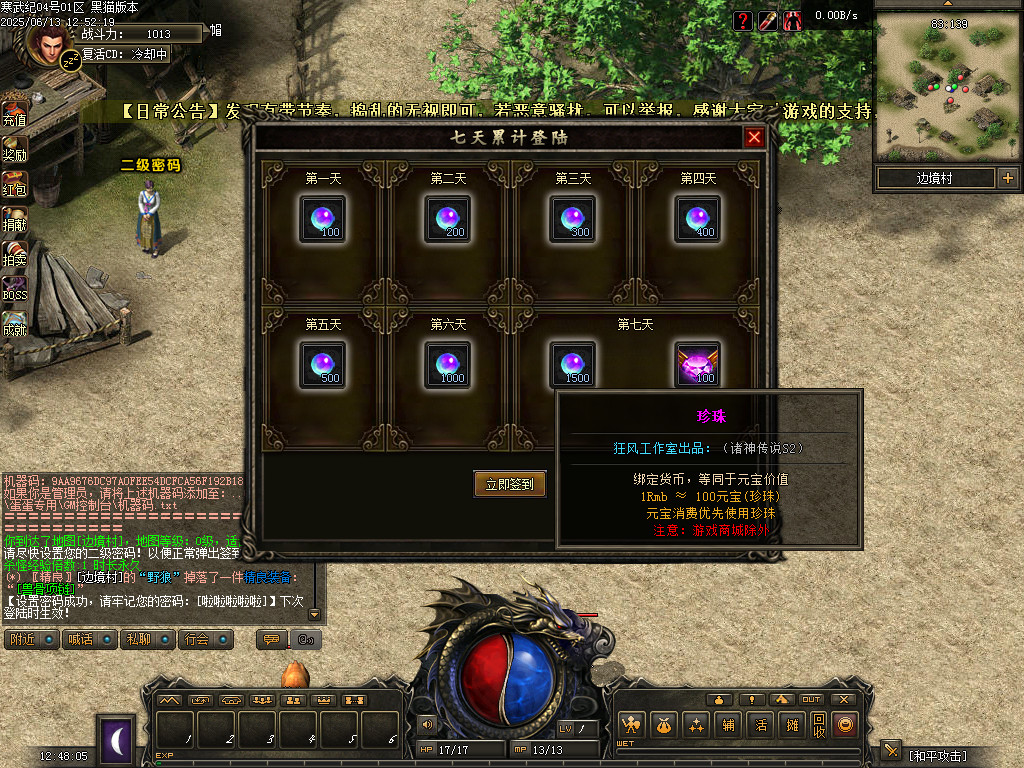Viewport: 1024px width, 768px height.
Task: Switch chat to the 附近 nearby channel
Action: [x=32, y=639]
